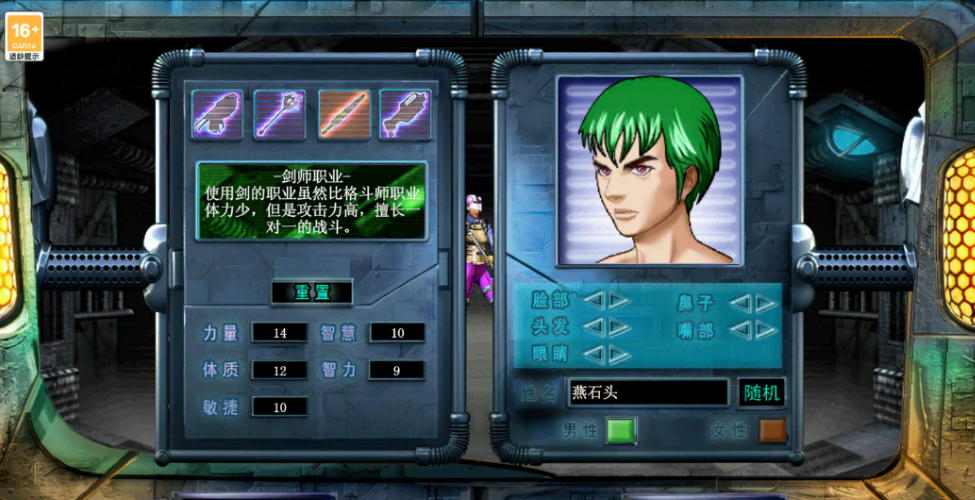Switch 嘴部 mouth to previous option
This screenshot has width=975, height=500.
pyautogui.click(x=740, y=328)
